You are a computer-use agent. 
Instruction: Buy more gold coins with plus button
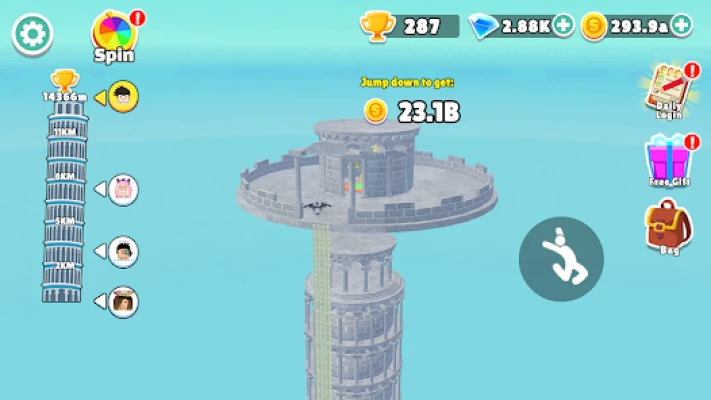click(x=681, y=26)
